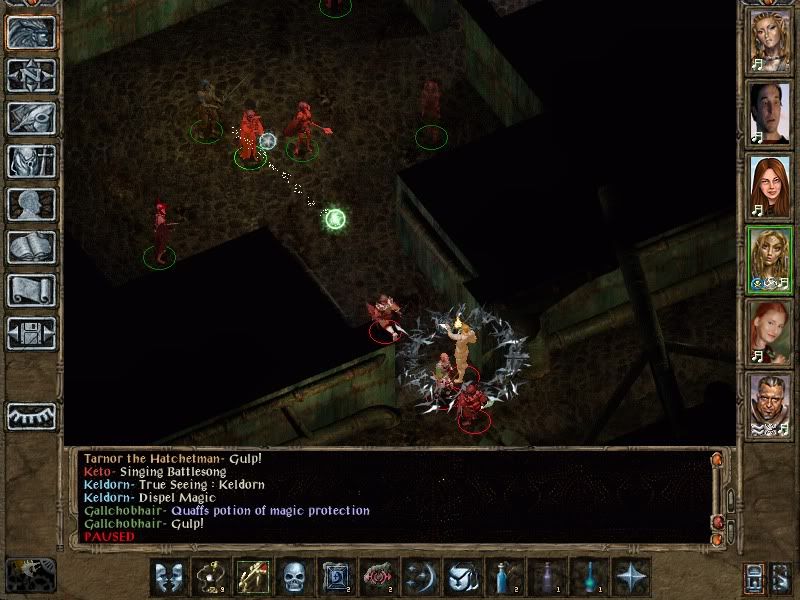Open the journal quill button
The width and height of the screenshot is (800, 600).
(31, 117)
